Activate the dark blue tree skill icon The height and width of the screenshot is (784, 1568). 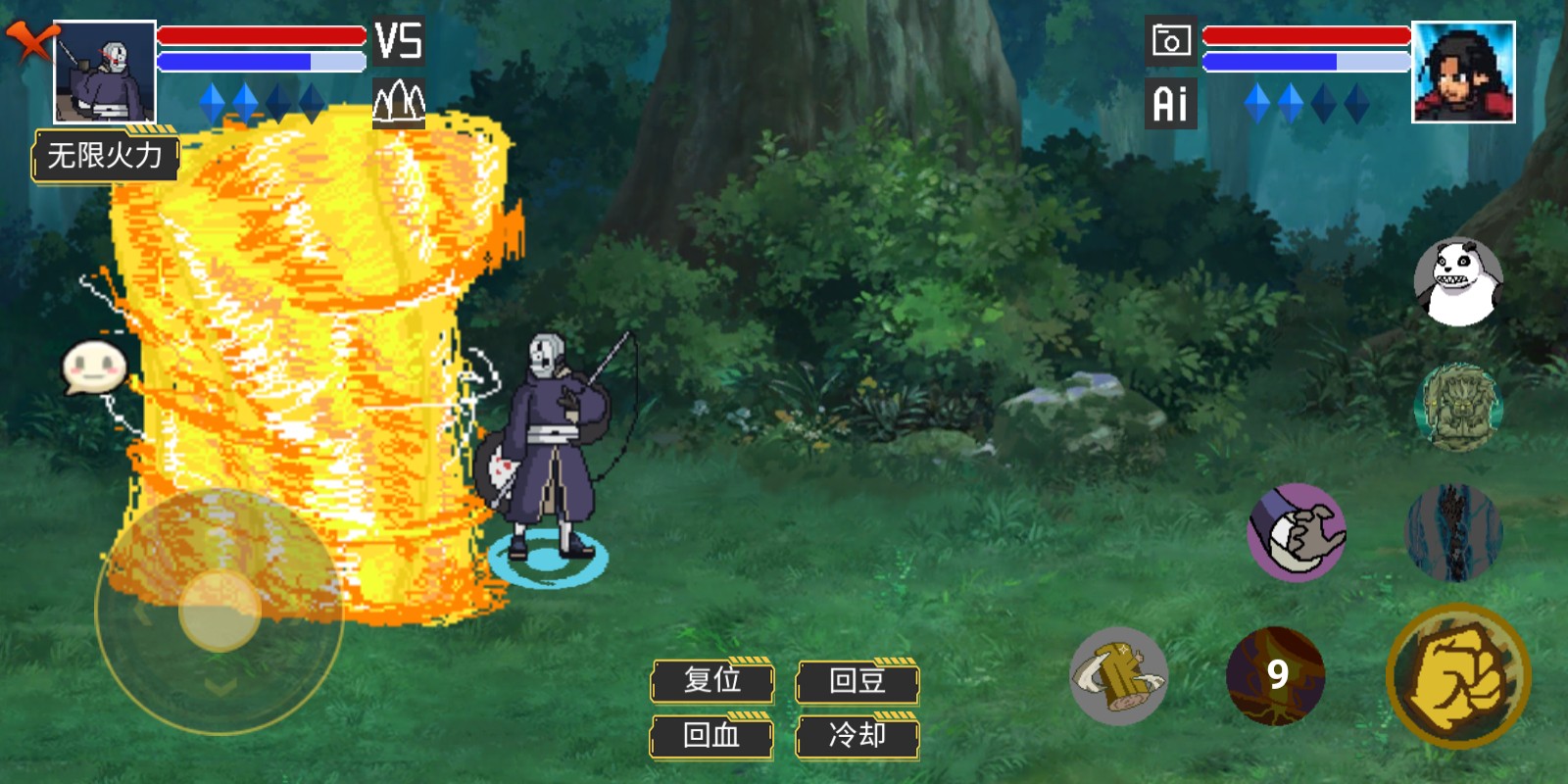coord(1453,532)
